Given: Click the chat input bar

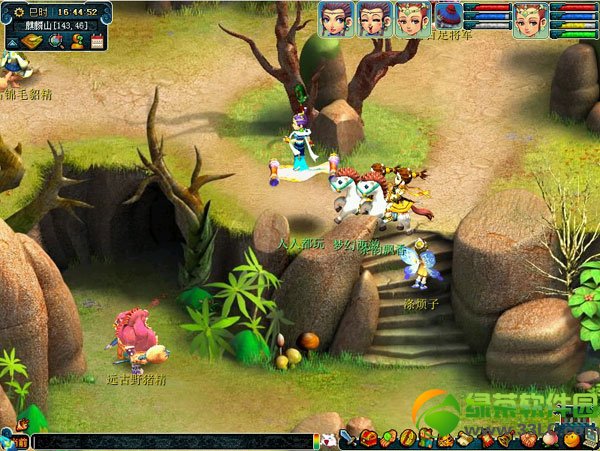Looking at the screenshot, I should pyautogui.click(x=170, y=441).
